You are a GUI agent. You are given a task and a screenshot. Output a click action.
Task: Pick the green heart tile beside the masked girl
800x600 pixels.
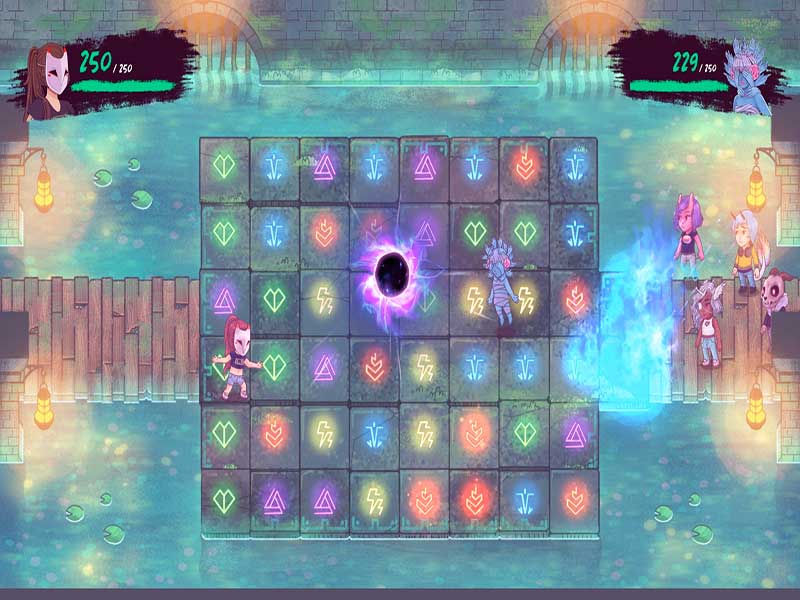274,364
